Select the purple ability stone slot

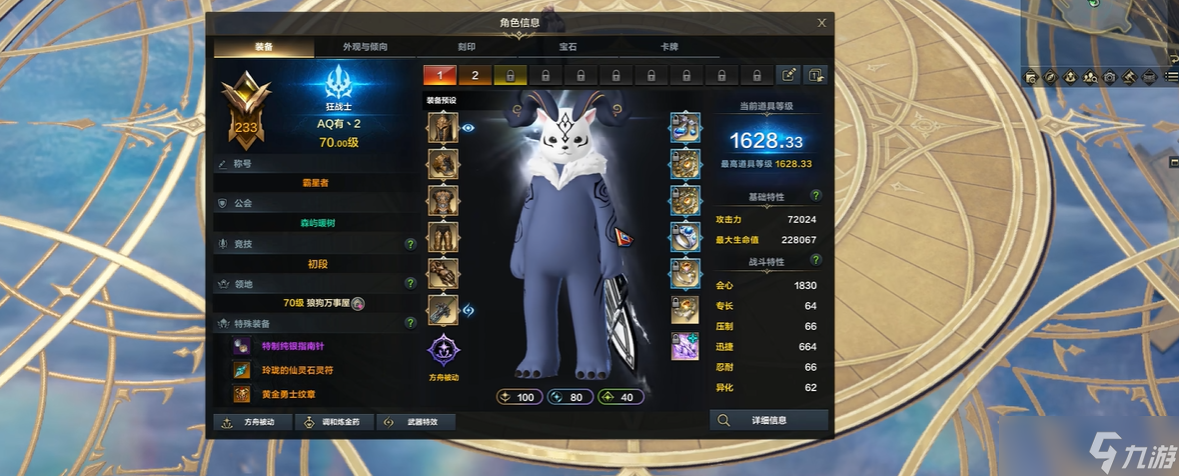[685, 346]
